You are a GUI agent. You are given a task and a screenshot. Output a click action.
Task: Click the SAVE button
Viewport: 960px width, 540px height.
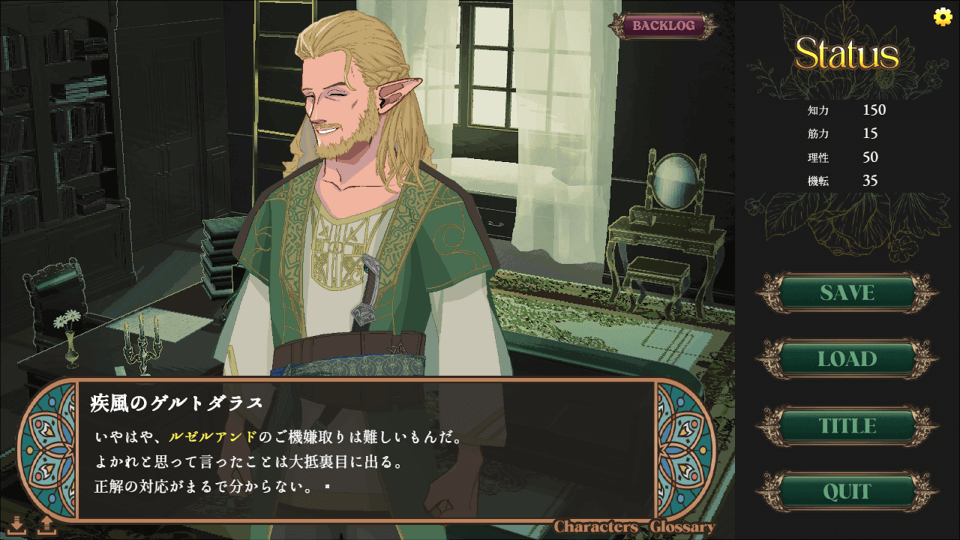click(x=847, y=293)
